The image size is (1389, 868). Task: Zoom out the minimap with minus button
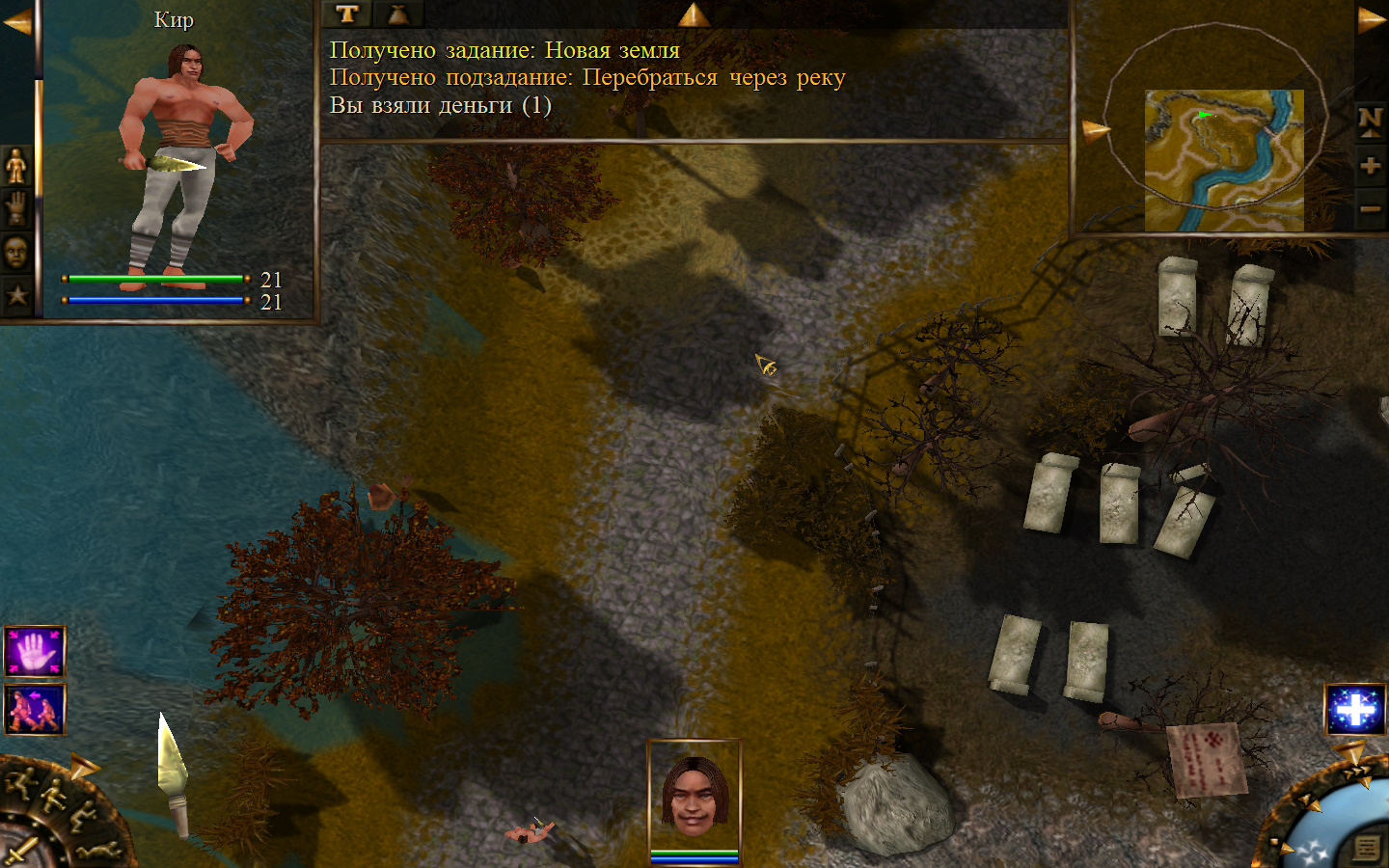point(1370,208)
